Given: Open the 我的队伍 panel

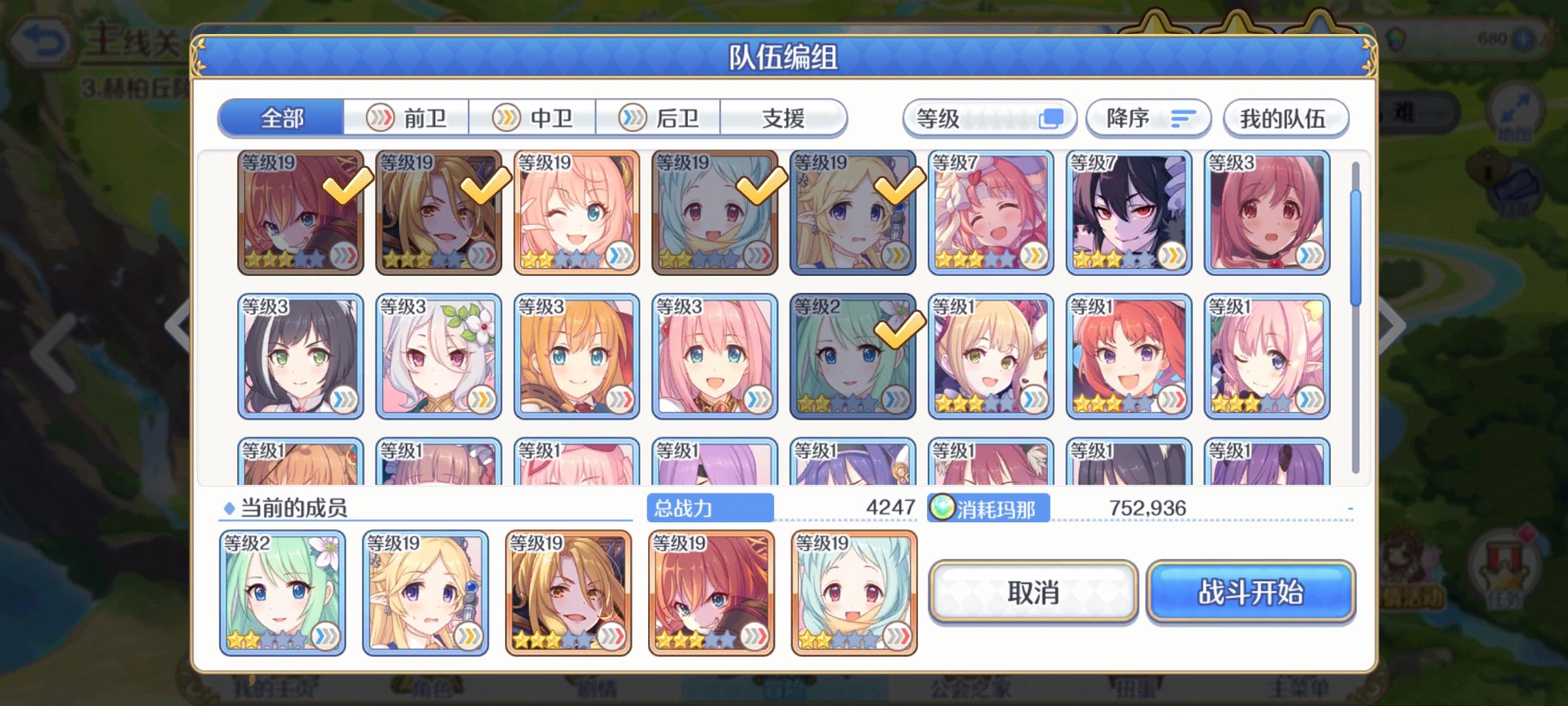Looking at the screenshot, I should [1285, 118].
